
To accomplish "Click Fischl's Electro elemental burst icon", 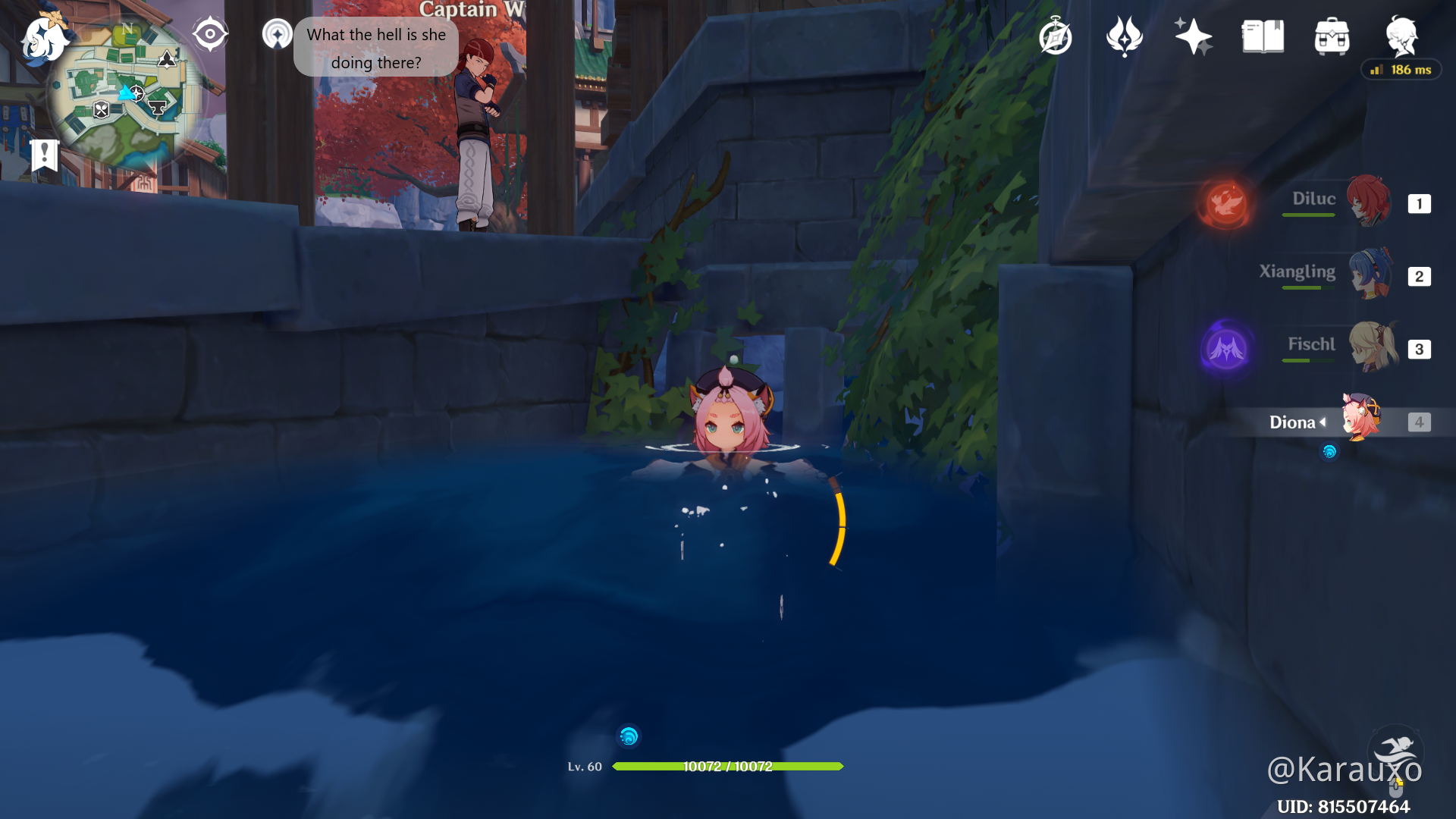I will tap(1228, 349).
